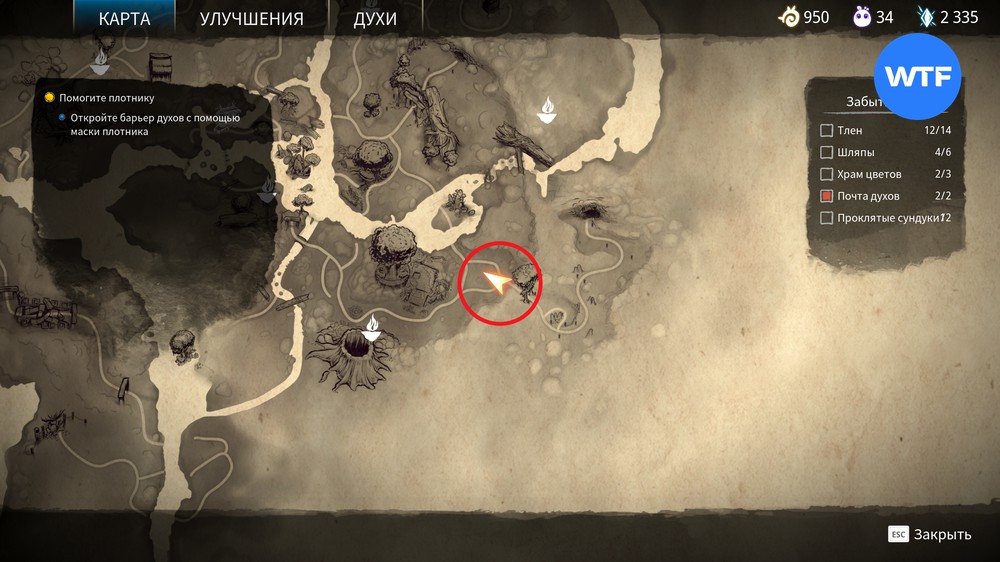Close the map with Закрыть
The height and width of the screenshot is (562, 1000).
930,534
